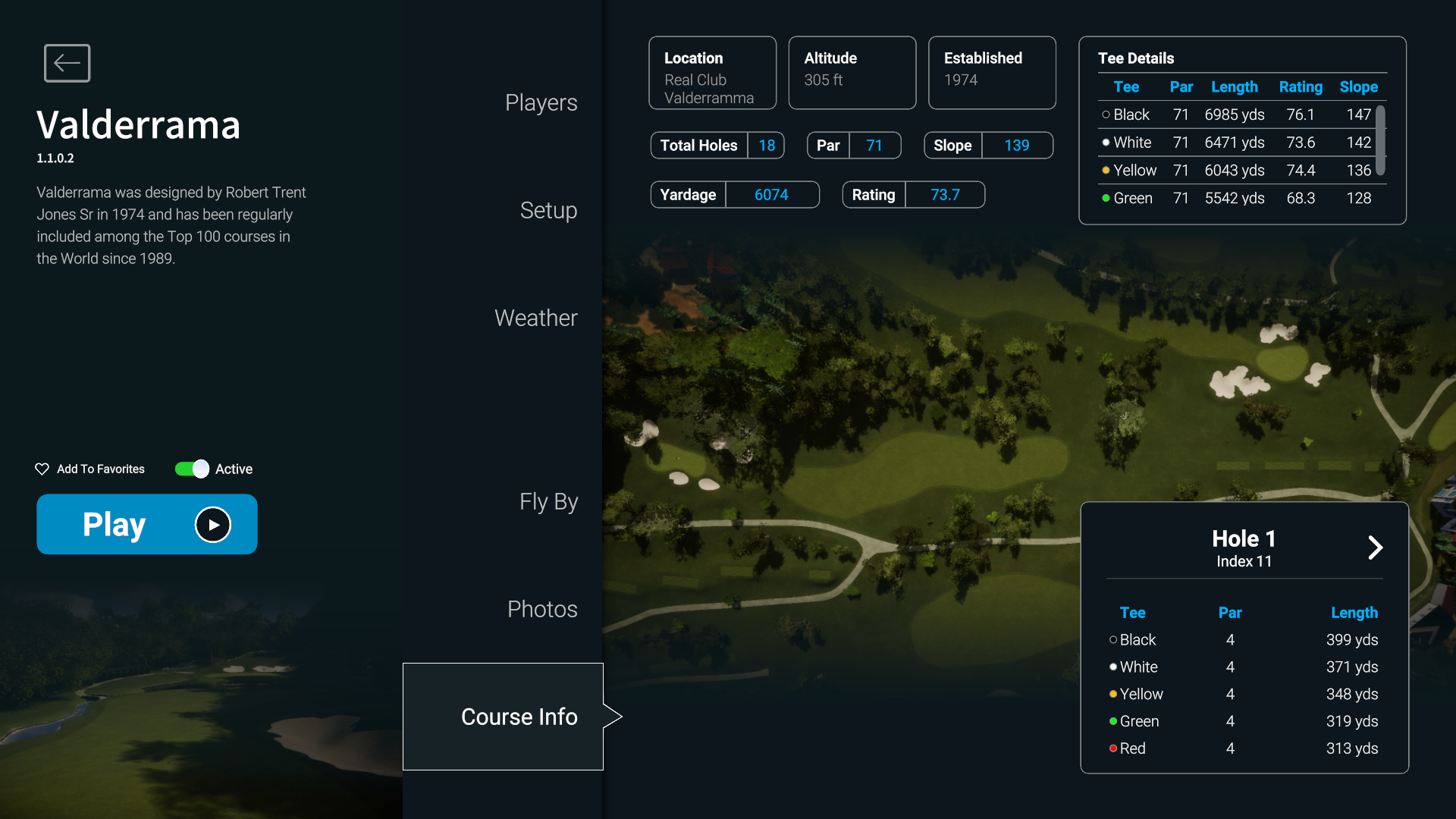Choose the White tee row in Tee Details
Screen dimensions: 1456x819
tap(1236, 143)
